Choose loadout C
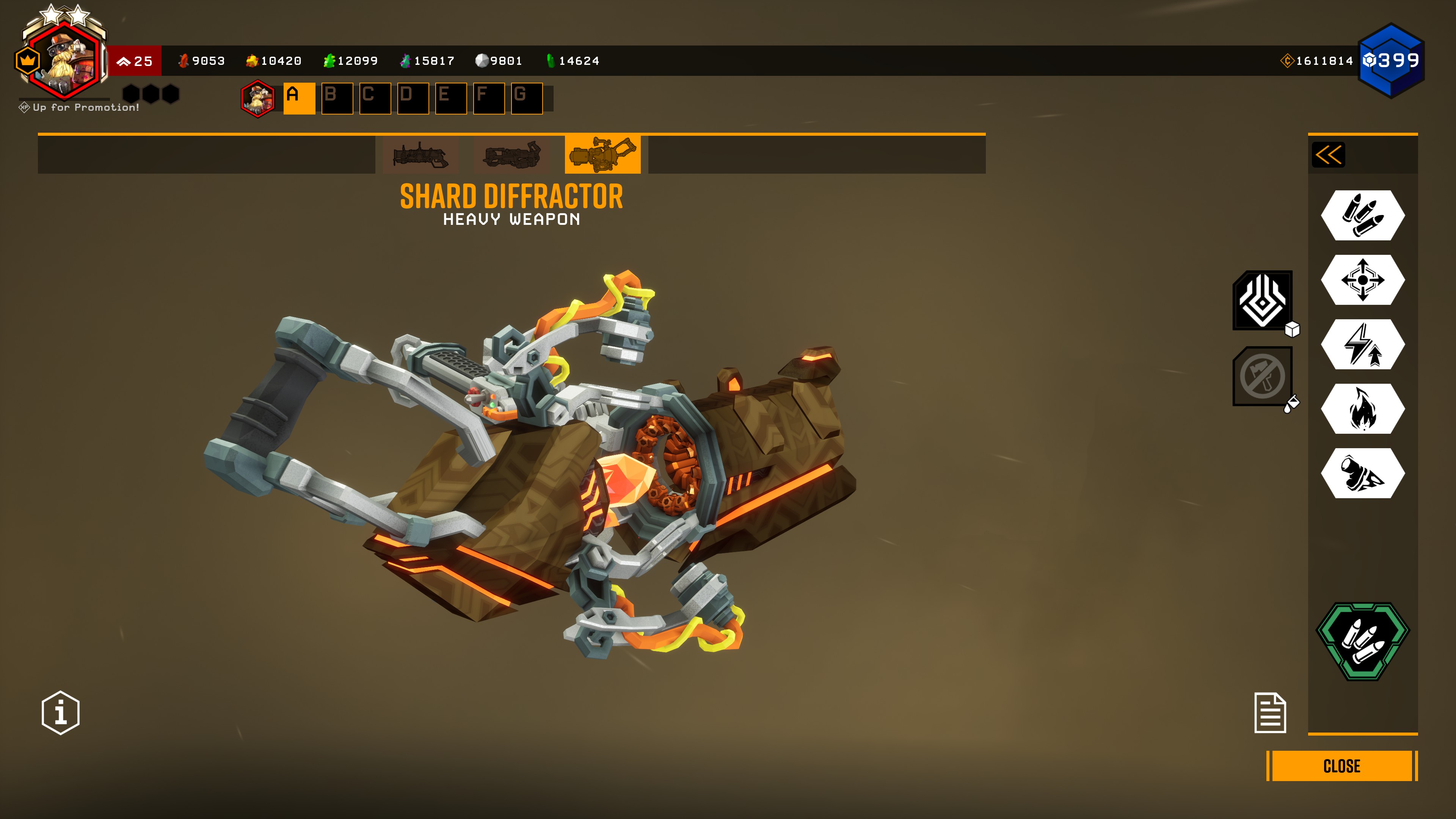The image size is (1456, 819). [x=375, y=98]
